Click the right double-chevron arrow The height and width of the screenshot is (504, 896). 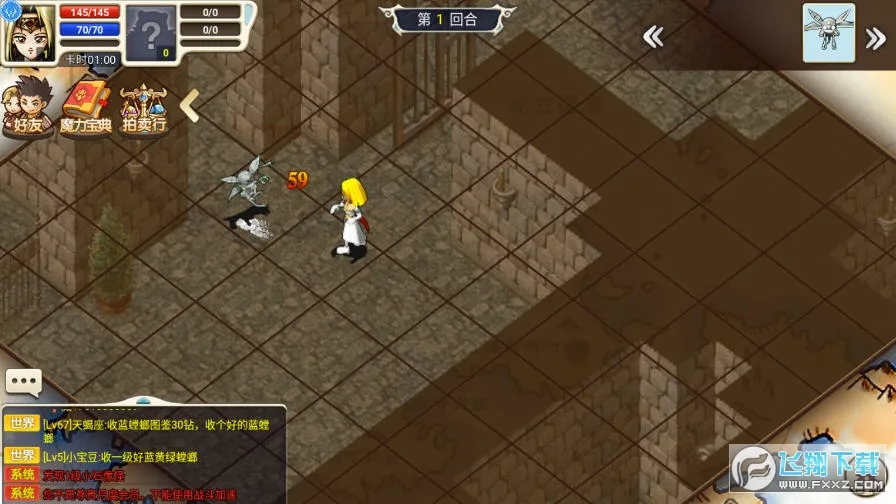[x=876, y=38]
